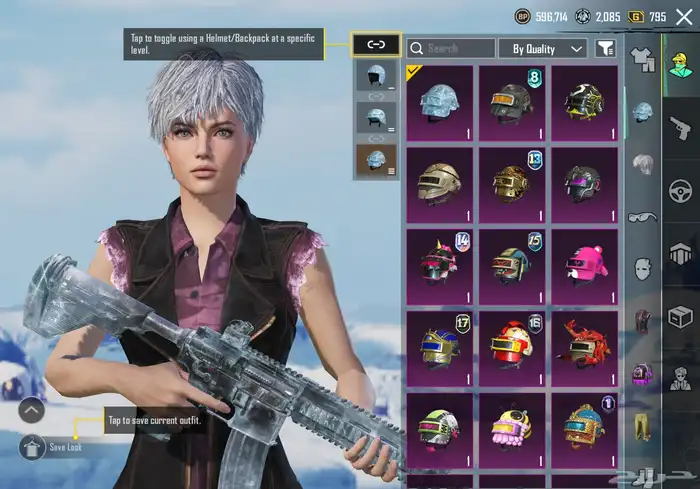Screen dimensions: 700x489
Task: Click the helmet Search field
Action: (x=450, y=48)
